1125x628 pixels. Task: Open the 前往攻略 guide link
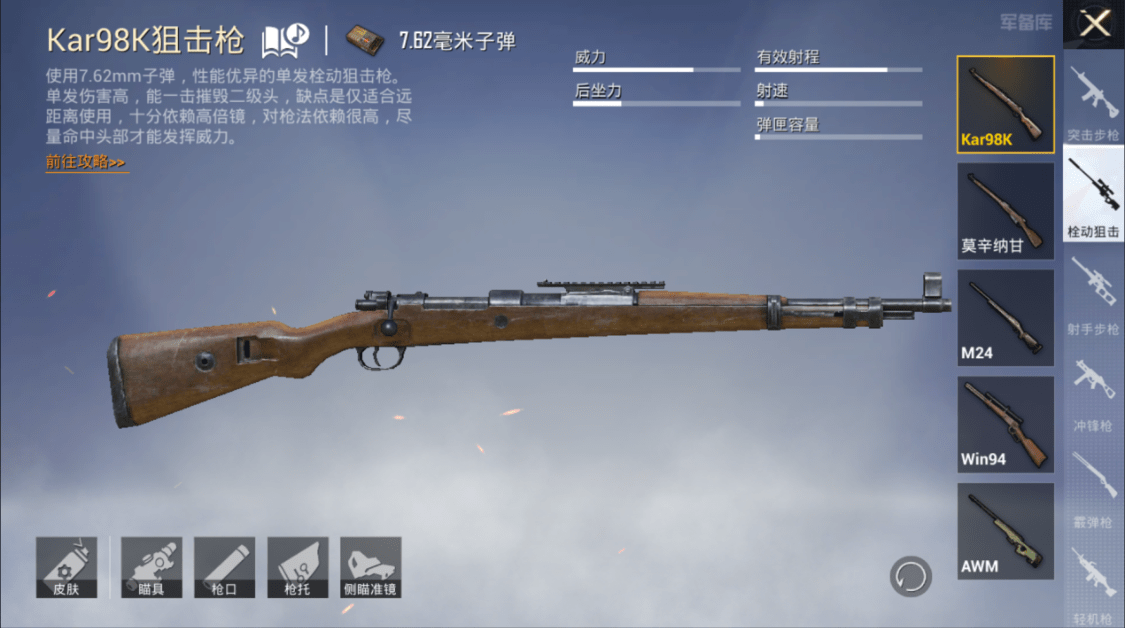(86, 162)
